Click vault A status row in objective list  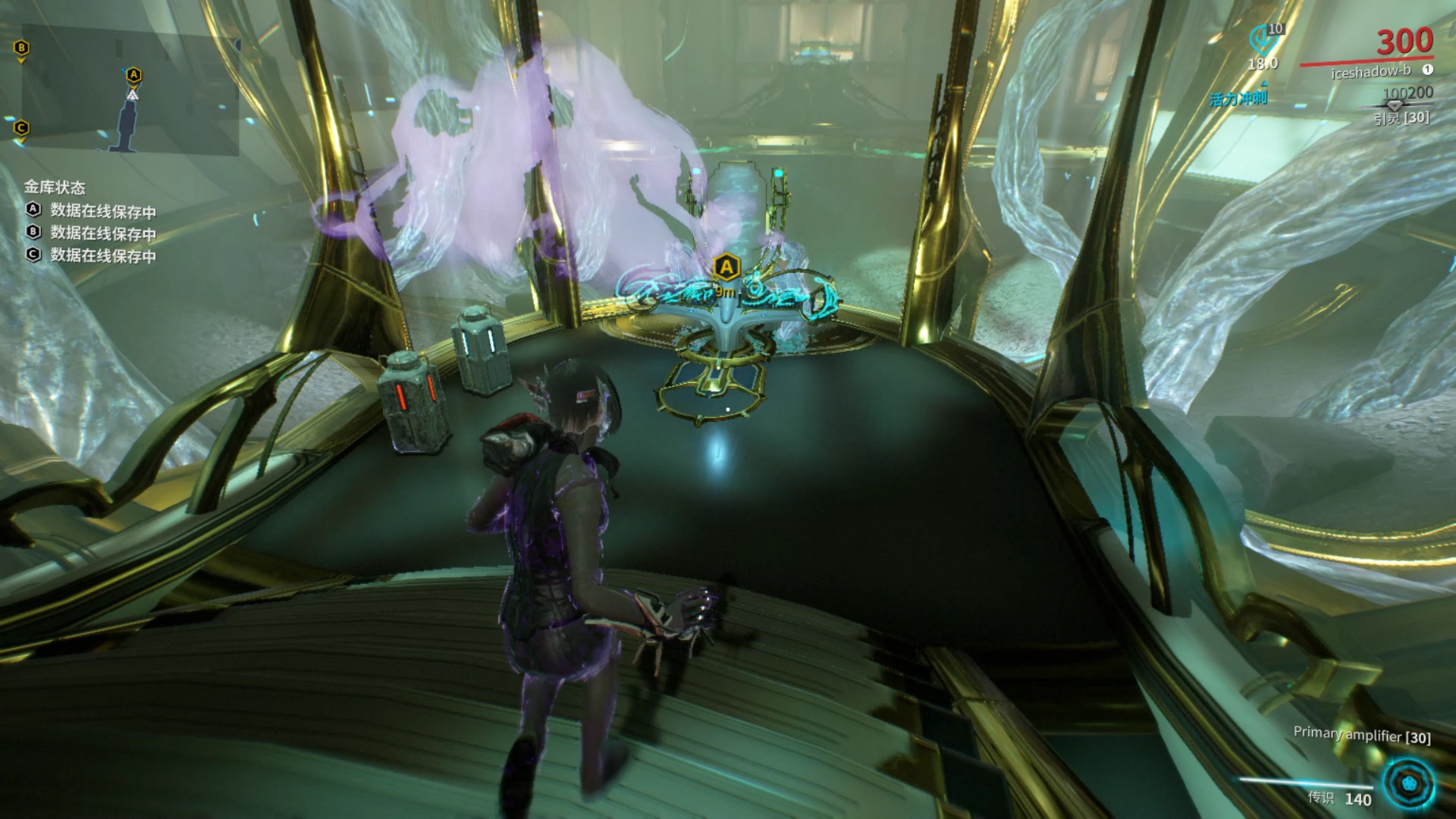pos(91,211)
